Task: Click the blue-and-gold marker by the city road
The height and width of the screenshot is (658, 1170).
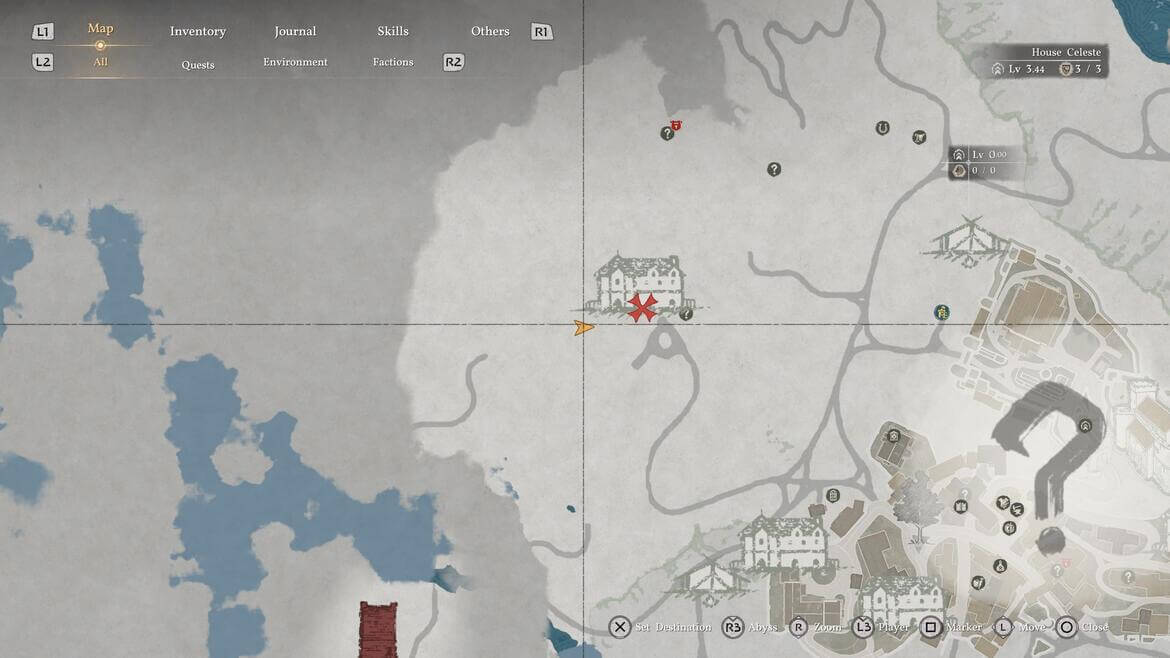Action: point(941,313)
